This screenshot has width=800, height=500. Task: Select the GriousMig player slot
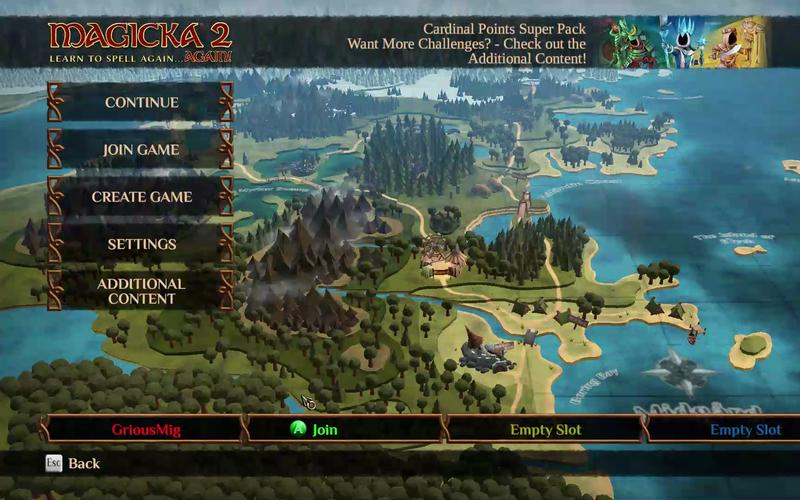click(146, 430)
